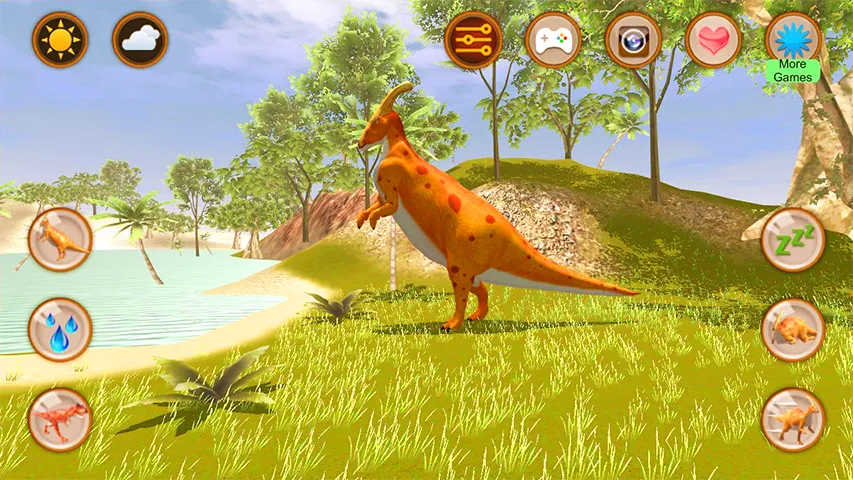Choose the blue water drops button
This screenshot has height=480, width=853.
coord(60,329)
